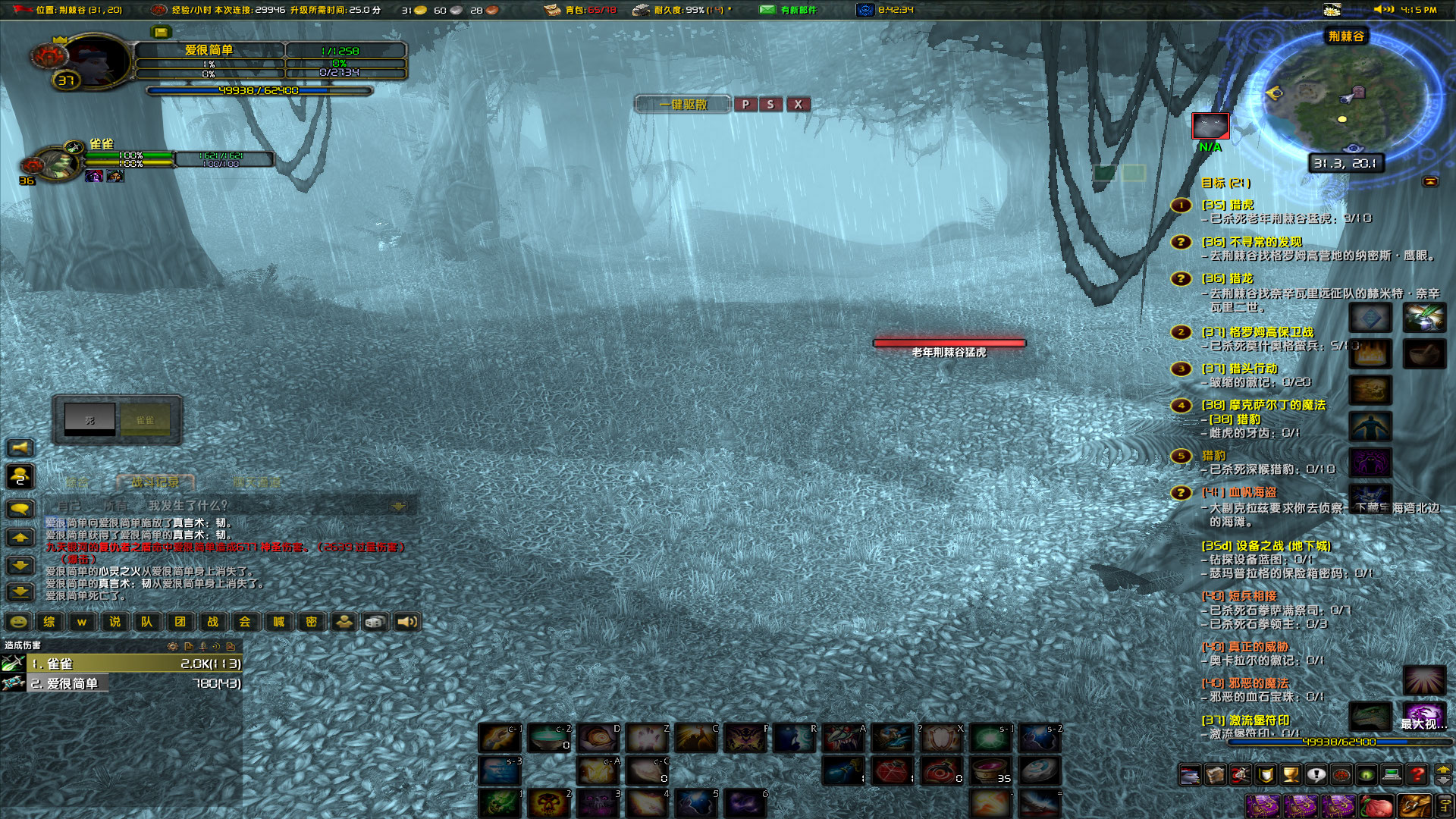Open talents via the crossed swords icon
This screenshot has height=819, width=1456.
point(1239,775)
